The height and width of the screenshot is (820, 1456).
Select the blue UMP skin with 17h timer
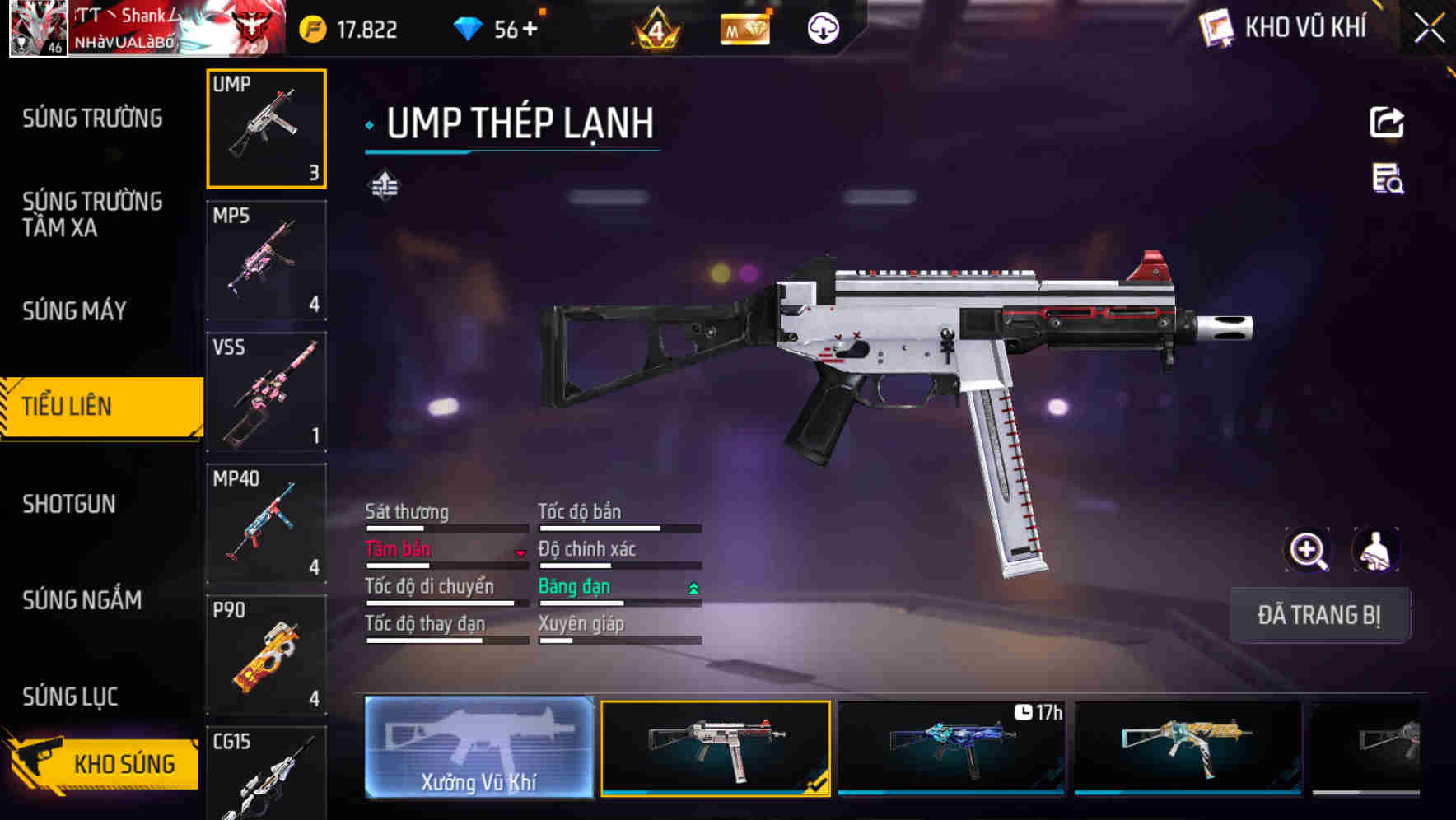pos(951,748)
